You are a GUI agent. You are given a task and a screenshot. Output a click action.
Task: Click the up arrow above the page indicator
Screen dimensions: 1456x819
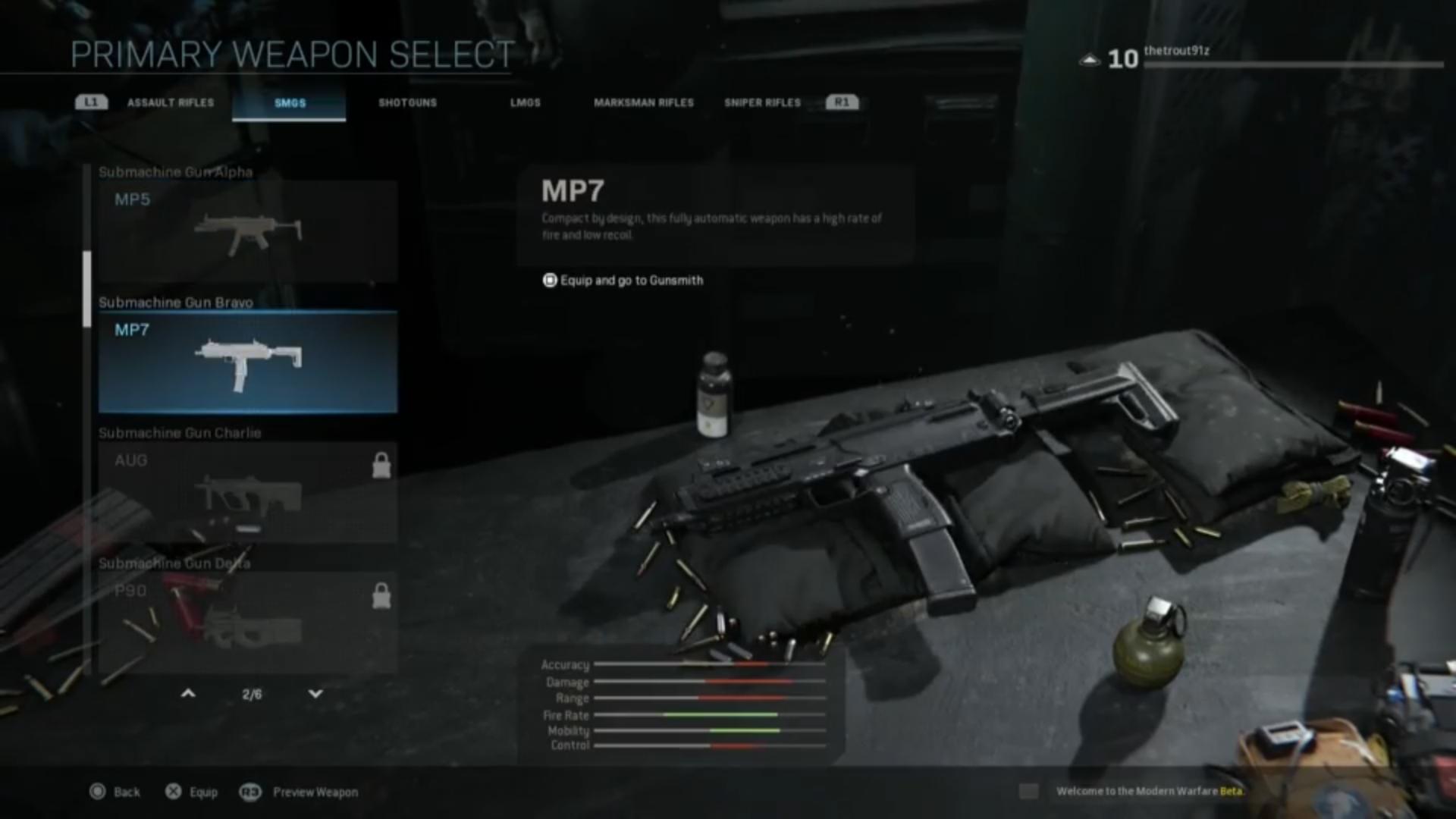(x=187, y=693)
